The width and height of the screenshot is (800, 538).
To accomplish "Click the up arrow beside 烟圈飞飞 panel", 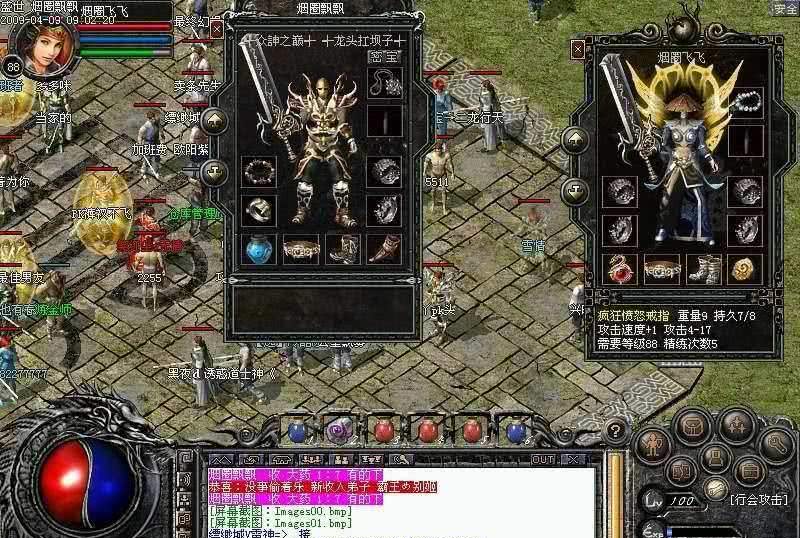I will [x=574, y=141].
